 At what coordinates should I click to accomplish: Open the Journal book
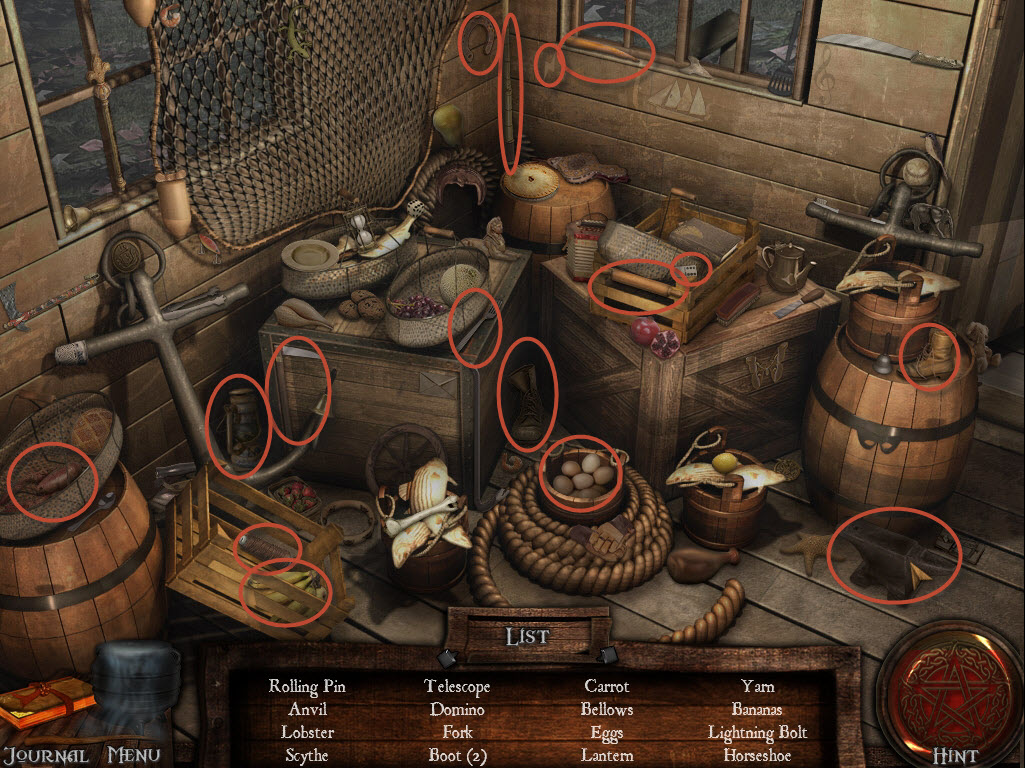45,705
